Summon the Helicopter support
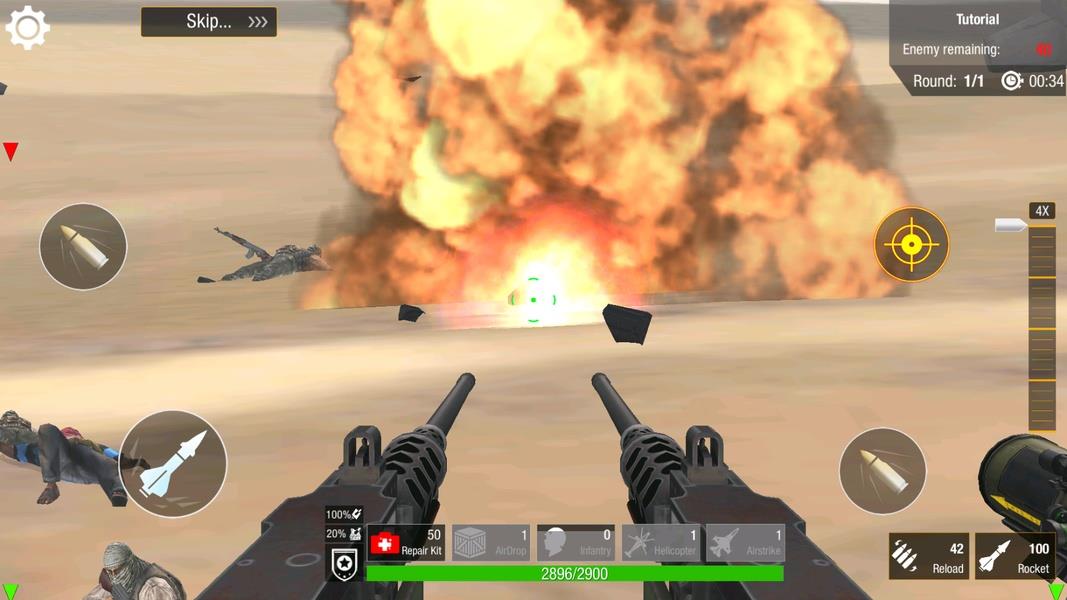 (660, 543)
